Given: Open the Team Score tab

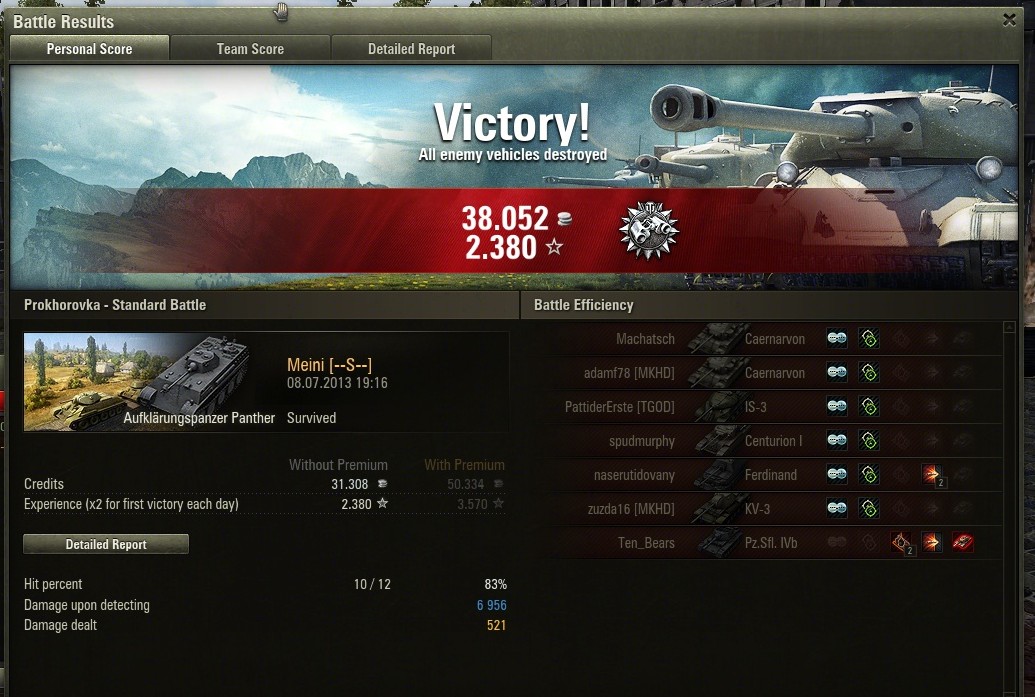Looking at the screenshot, I should [250, 49].
